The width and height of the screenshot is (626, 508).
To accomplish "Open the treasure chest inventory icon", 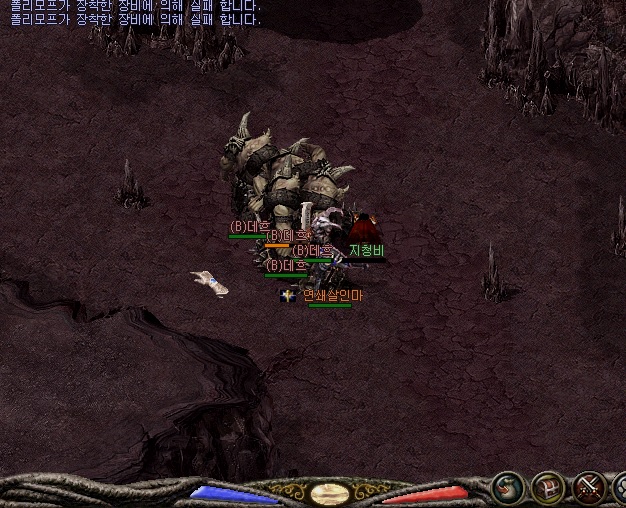I will (x=549, y=488).
